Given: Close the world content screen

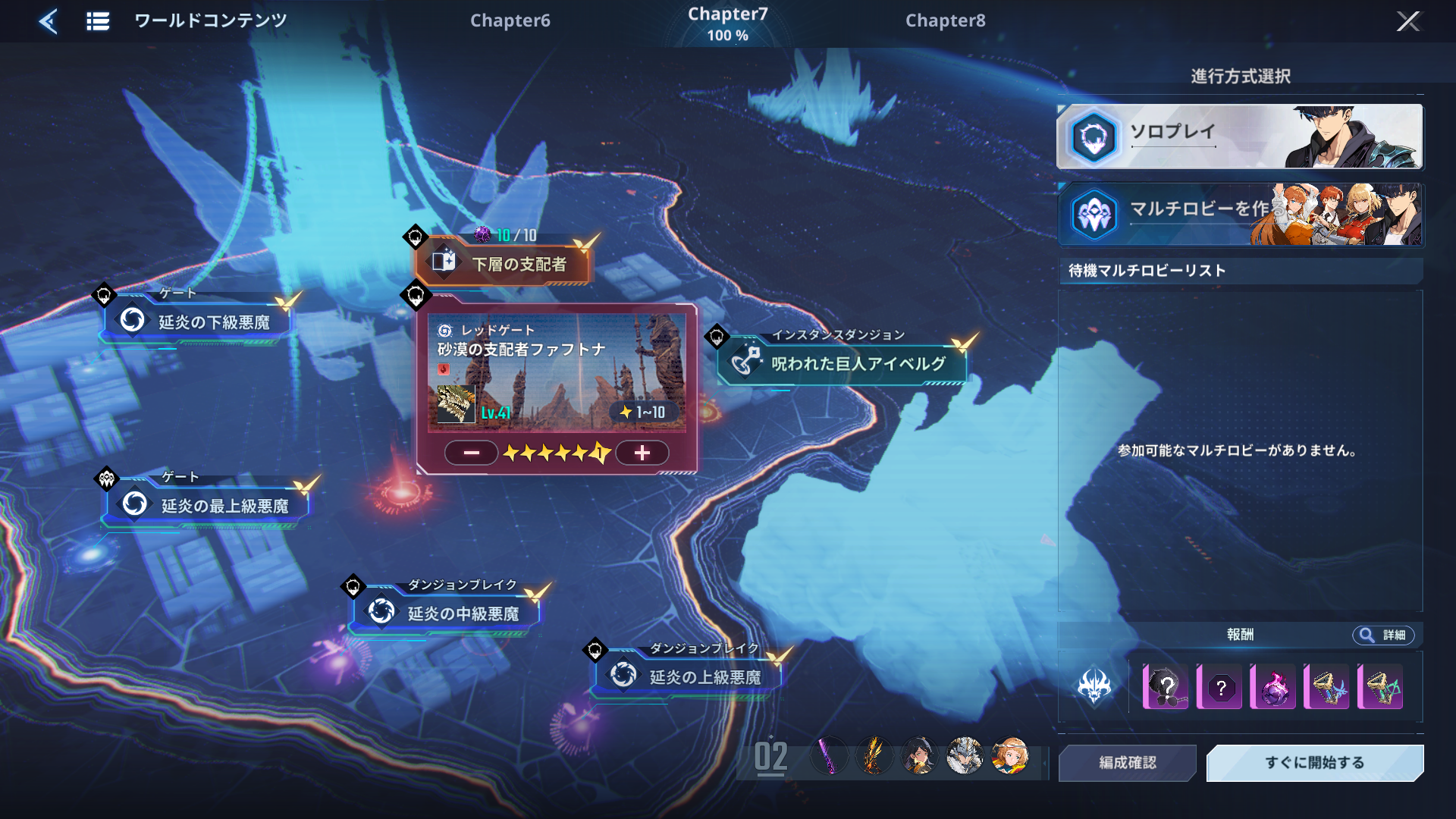Looking at the screenshot, I should (x=1407, y=21).
